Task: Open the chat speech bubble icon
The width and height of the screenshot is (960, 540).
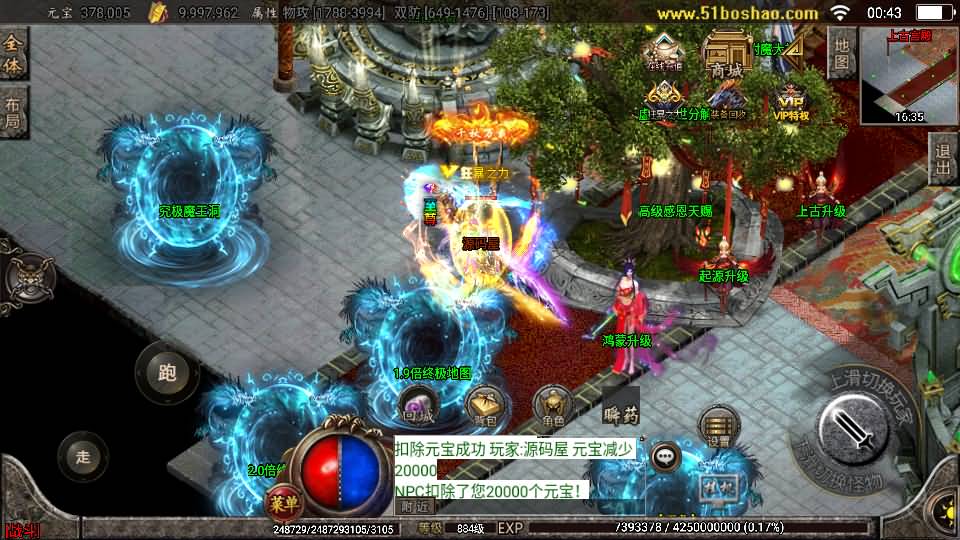Action: (x=665, y=458)
